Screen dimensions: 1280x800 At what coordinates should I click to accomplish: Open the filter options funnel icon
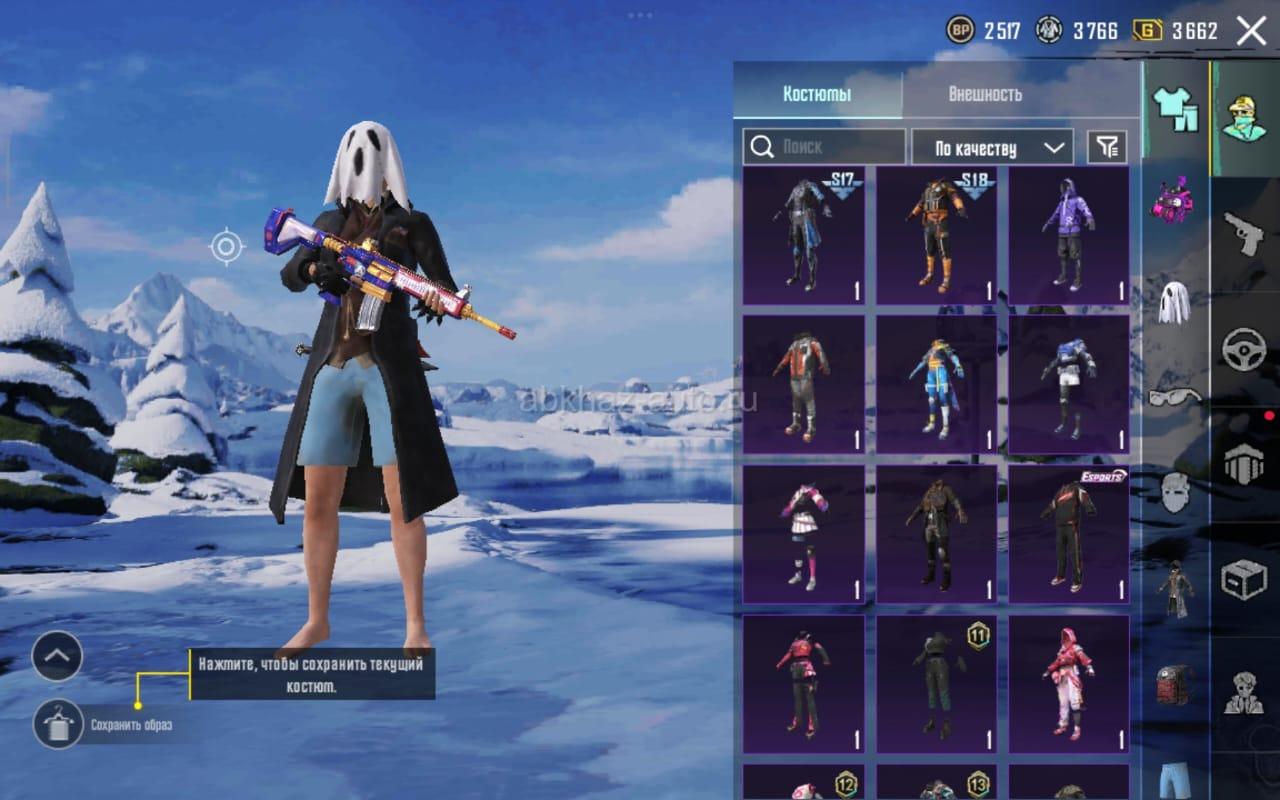pos(1106,148)
